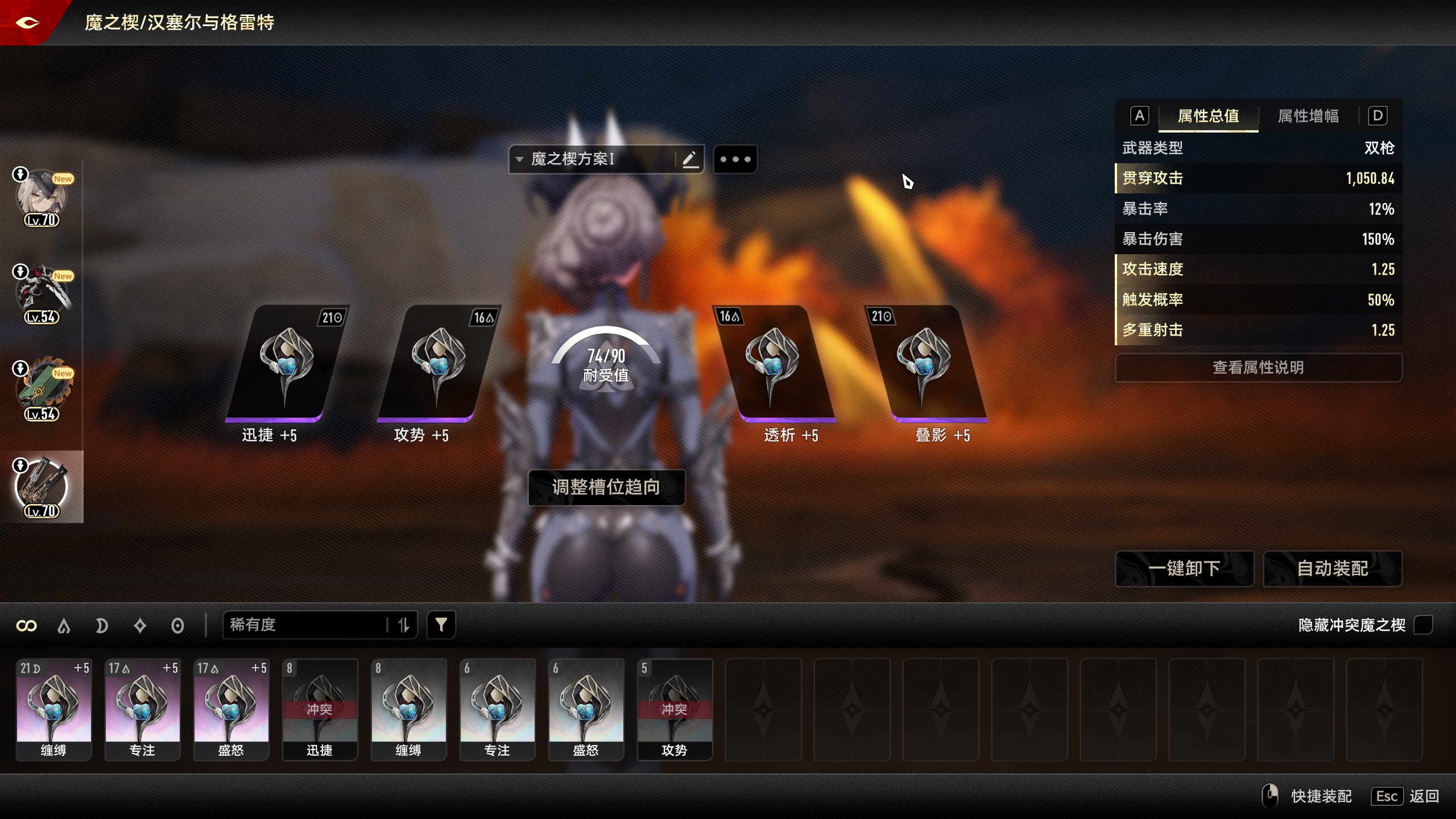1456x819 pixels.
Task: Select the equipped 攻势 +5 wedge slot
Action: click(x=437, y=364)
